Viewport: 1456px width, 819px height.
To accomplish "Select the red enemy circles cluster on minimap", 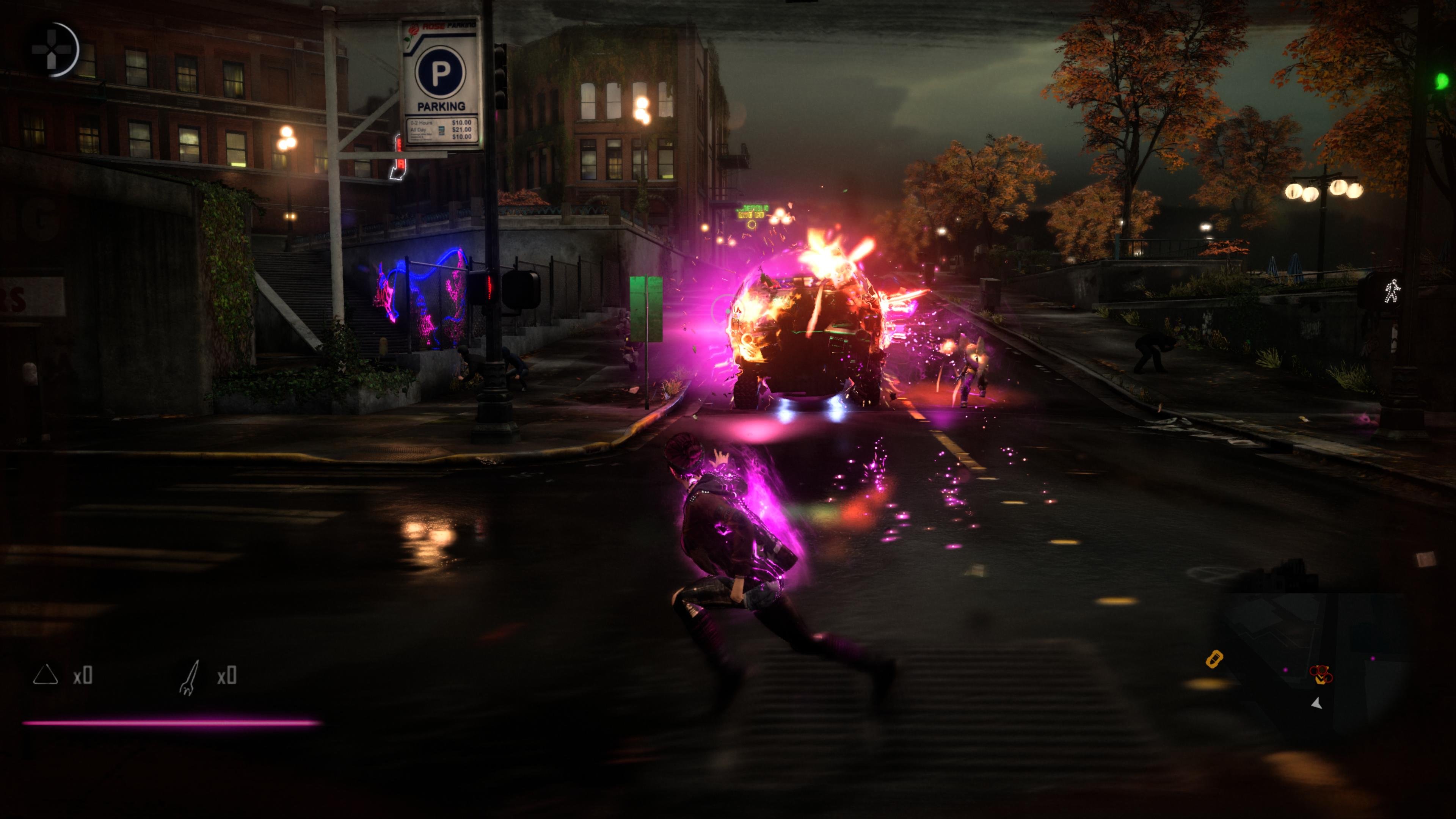I will [1320, 674].
